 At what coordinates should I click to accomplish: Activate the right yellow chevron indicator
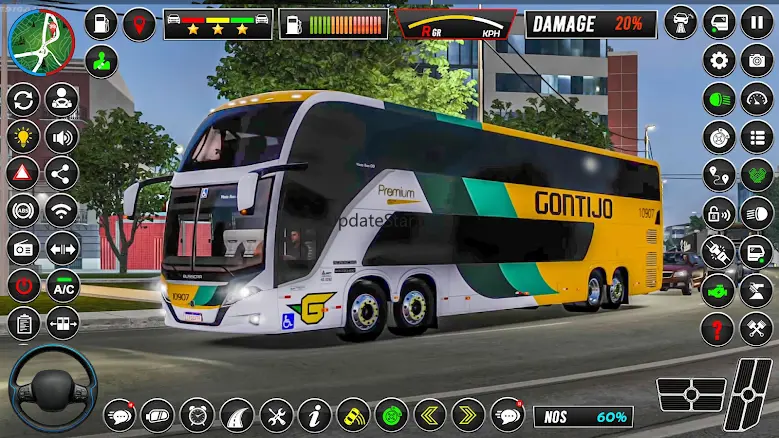[x=468, y=414]
